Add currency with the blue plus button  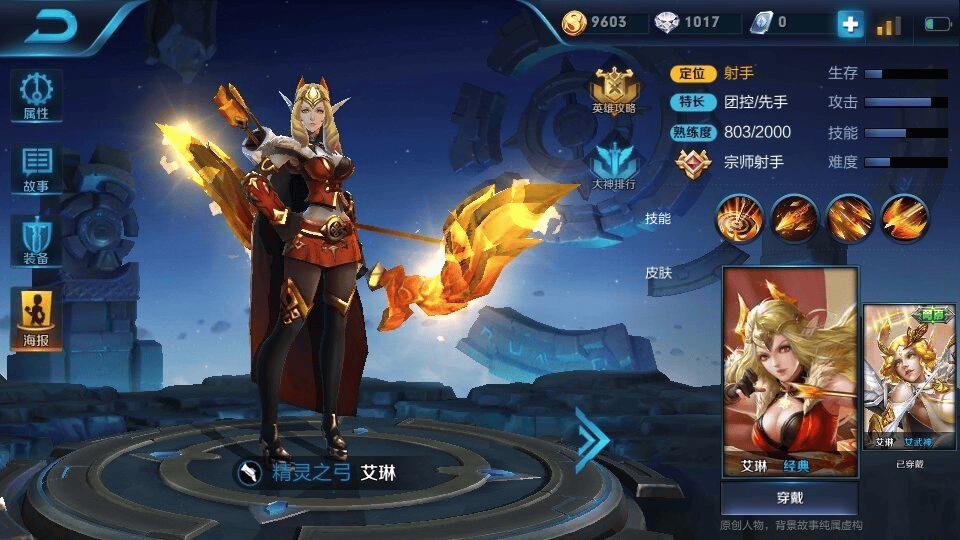tap(850, 24)
